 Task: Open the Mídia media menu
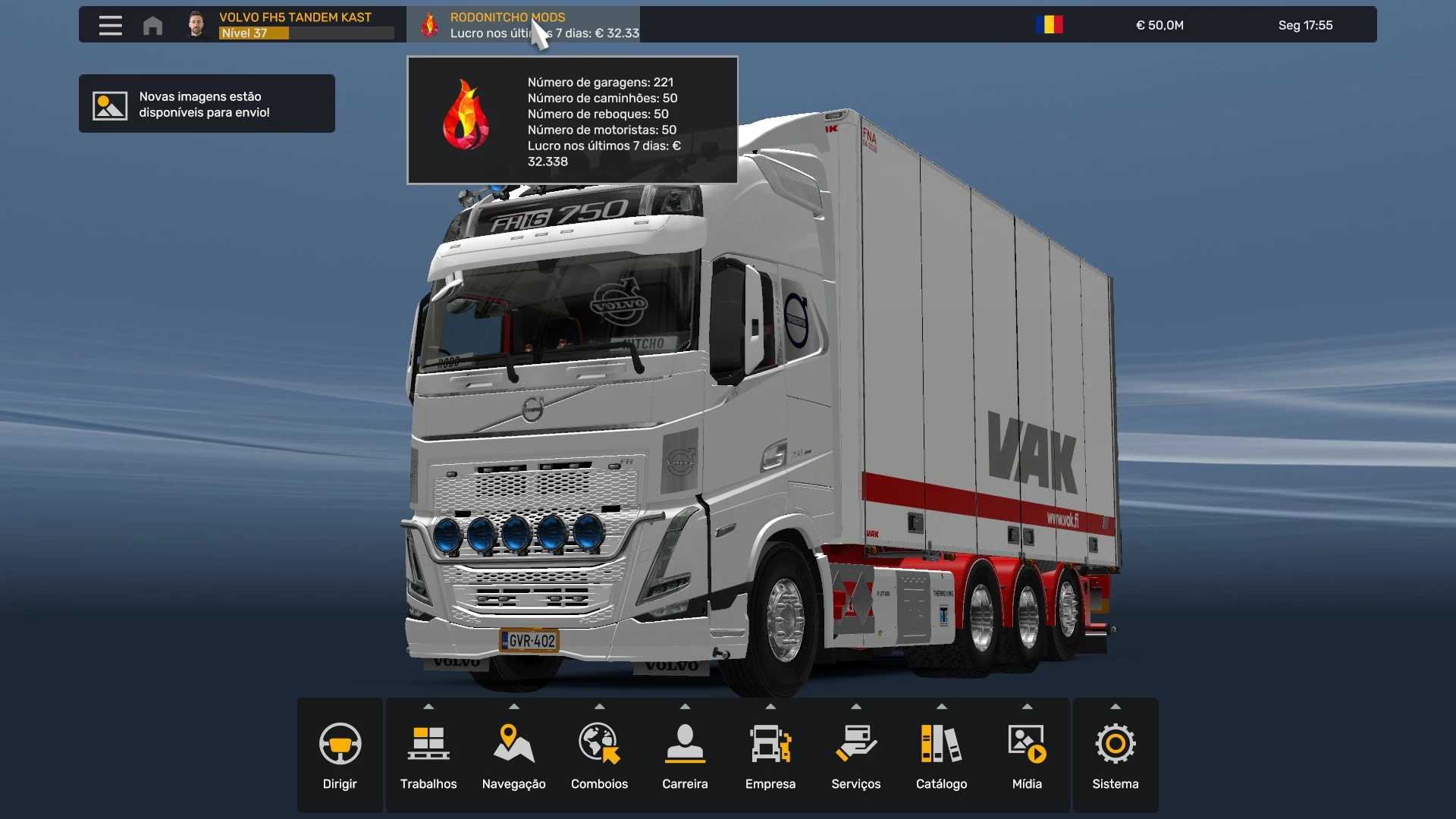pyautogui.click(x=1027, y=755)
